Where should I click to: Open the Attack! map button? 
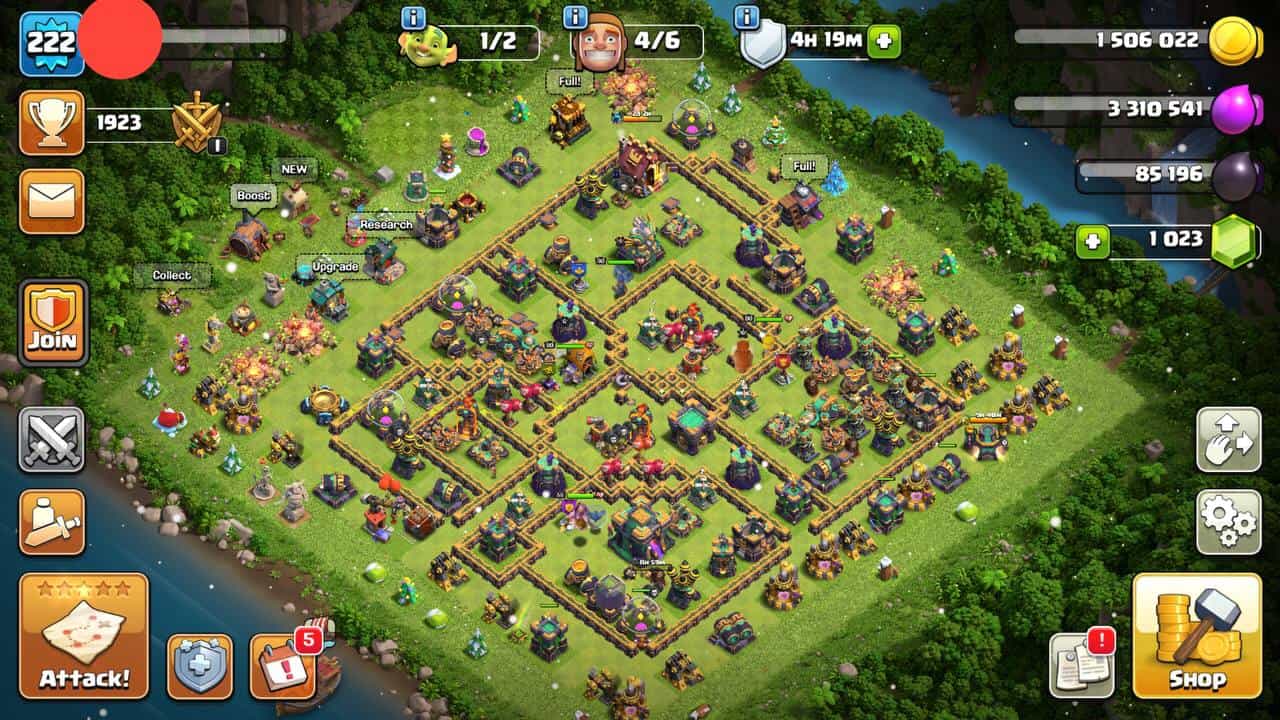pyautogui.click(x=84, y=635)
